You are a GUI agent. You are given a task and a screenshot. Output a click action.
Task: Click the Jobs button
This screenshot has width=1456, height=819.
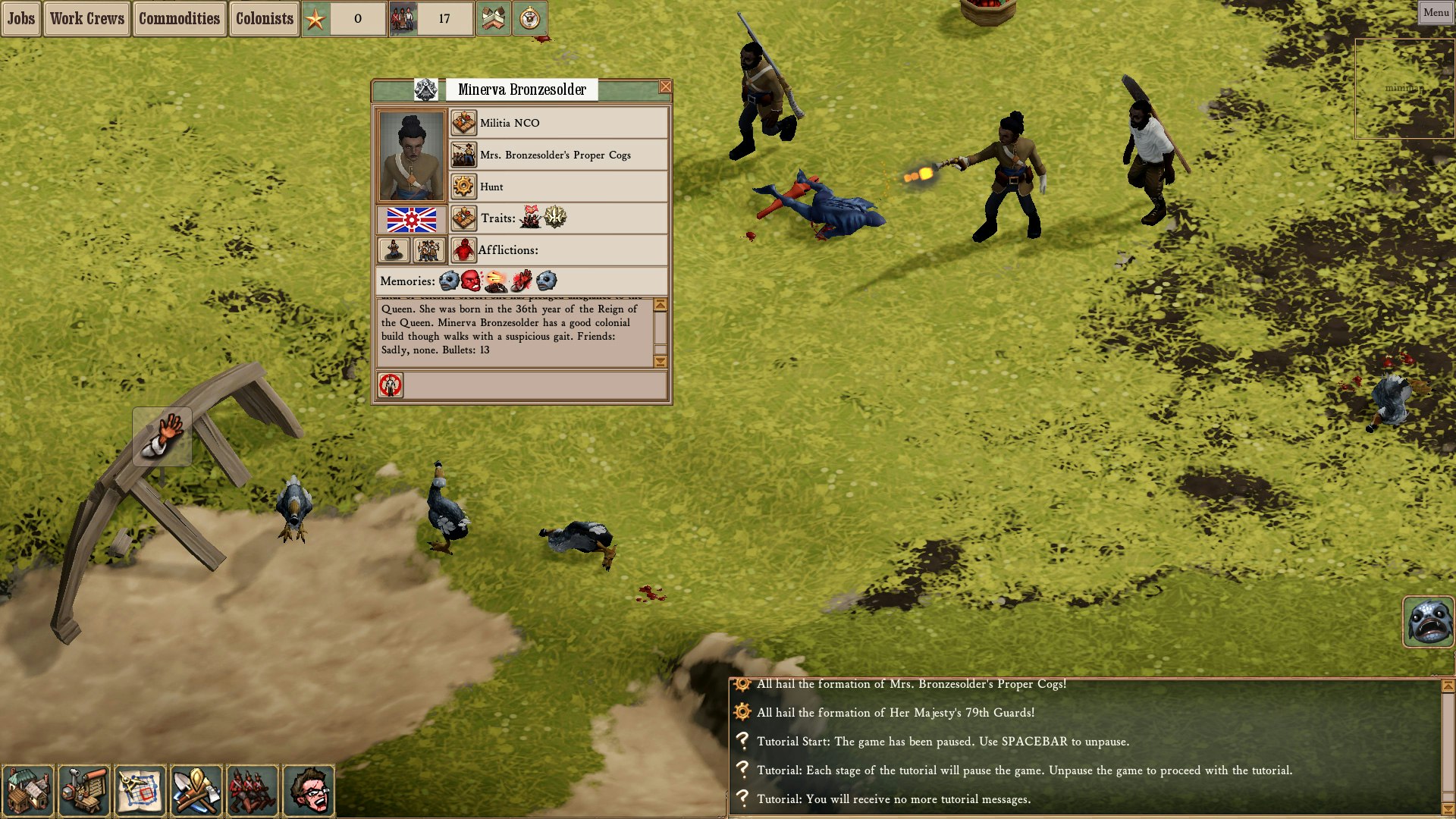click(20, 18)
